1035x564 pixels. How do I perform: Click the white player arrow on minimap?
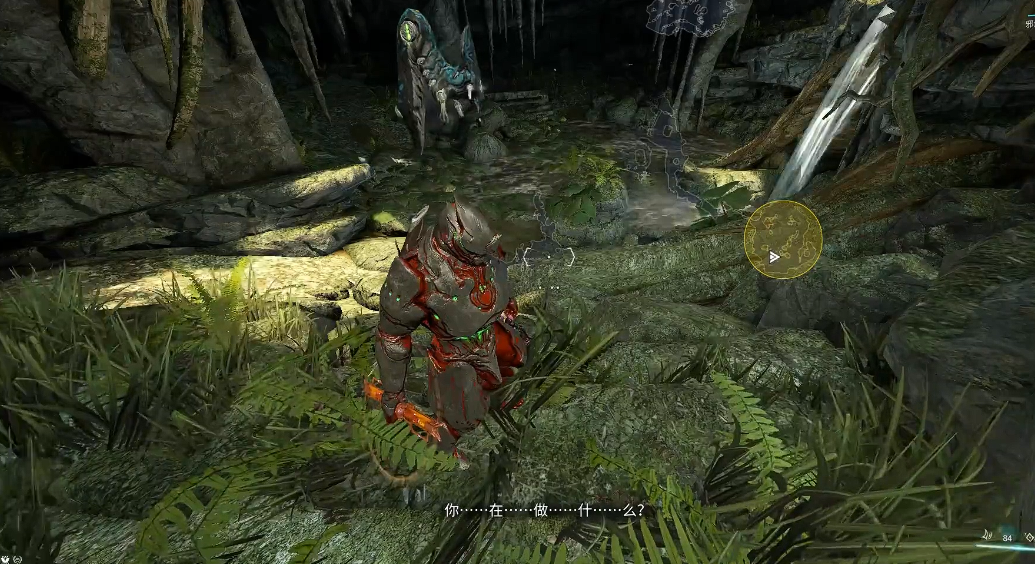click(774, 257)
